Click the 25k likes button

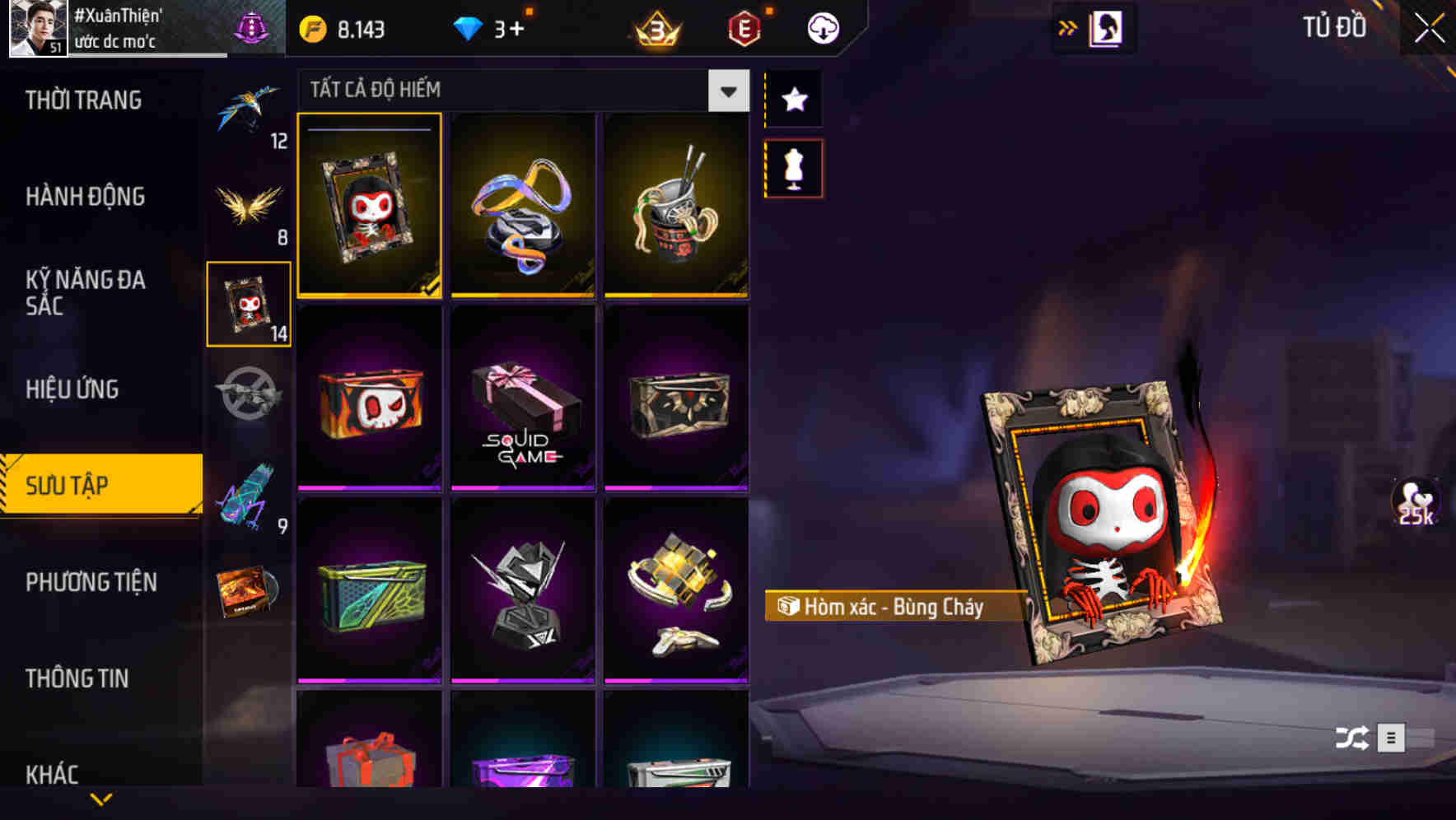pyautogui.click(x=1413, y=502)
